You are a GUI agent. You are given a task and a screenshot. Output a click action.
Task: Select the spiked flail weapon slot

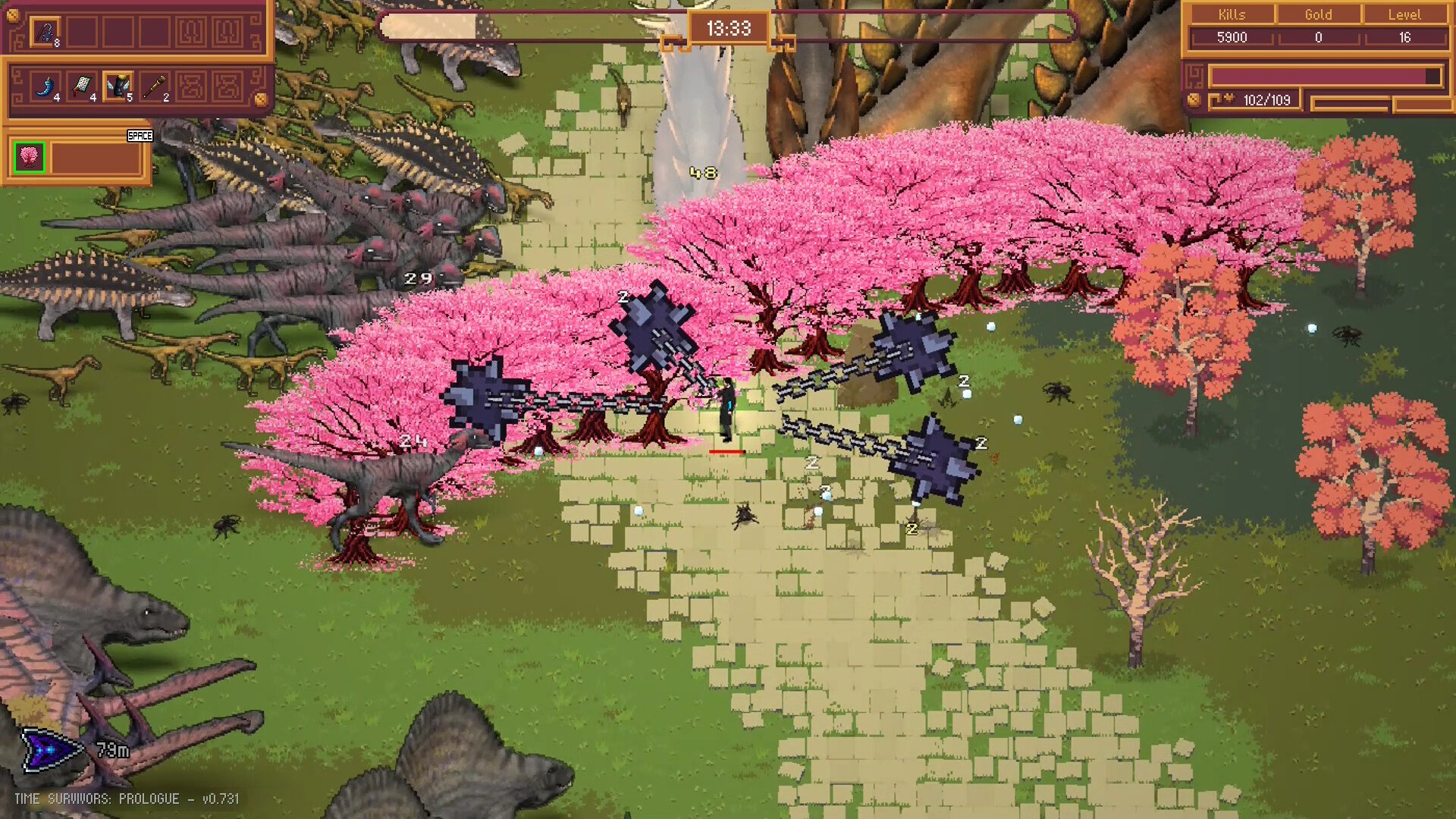[45, 33]
